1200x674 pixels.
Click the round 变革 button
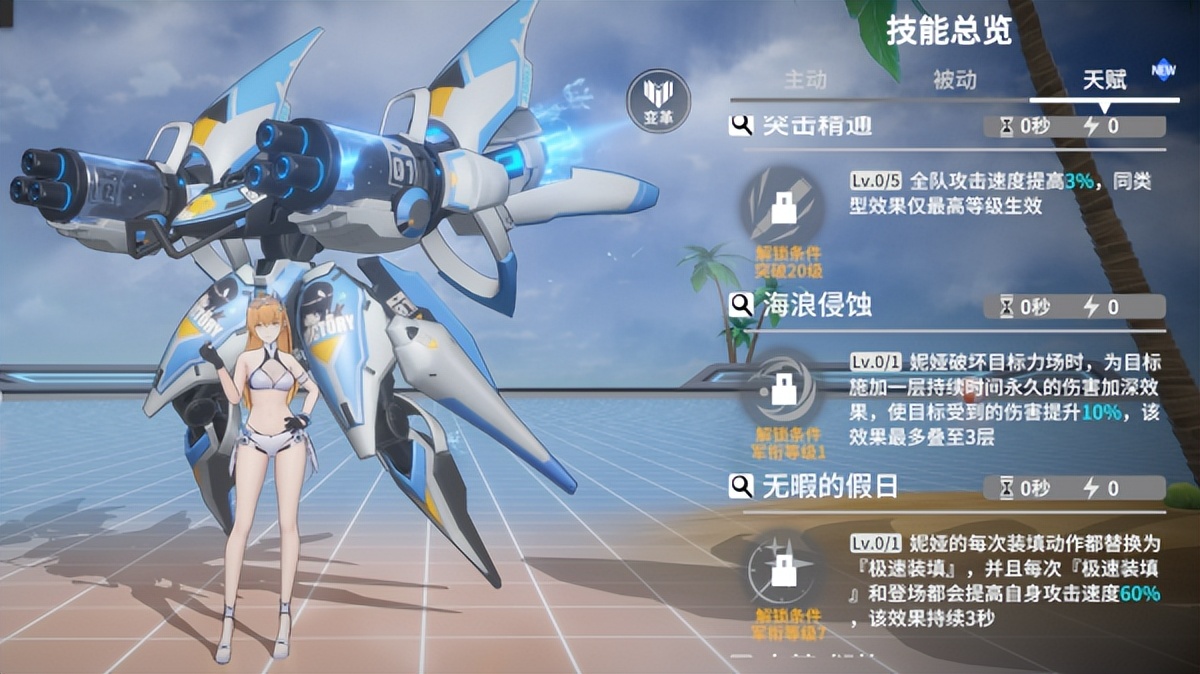click(x=656, y=100)
